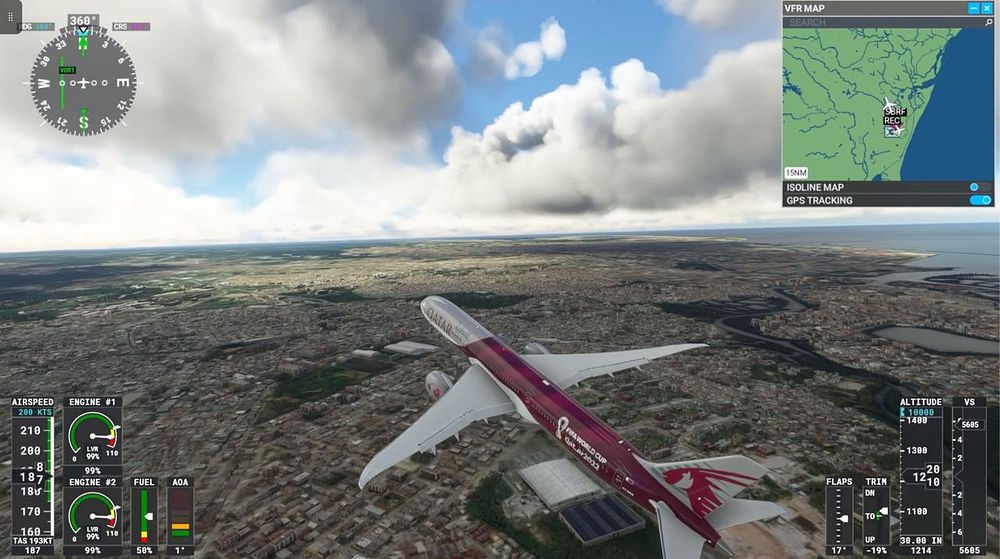Turn off GPS Tracking toggle
This screenshot has width=1000, height=559.
tap(980, 200)
